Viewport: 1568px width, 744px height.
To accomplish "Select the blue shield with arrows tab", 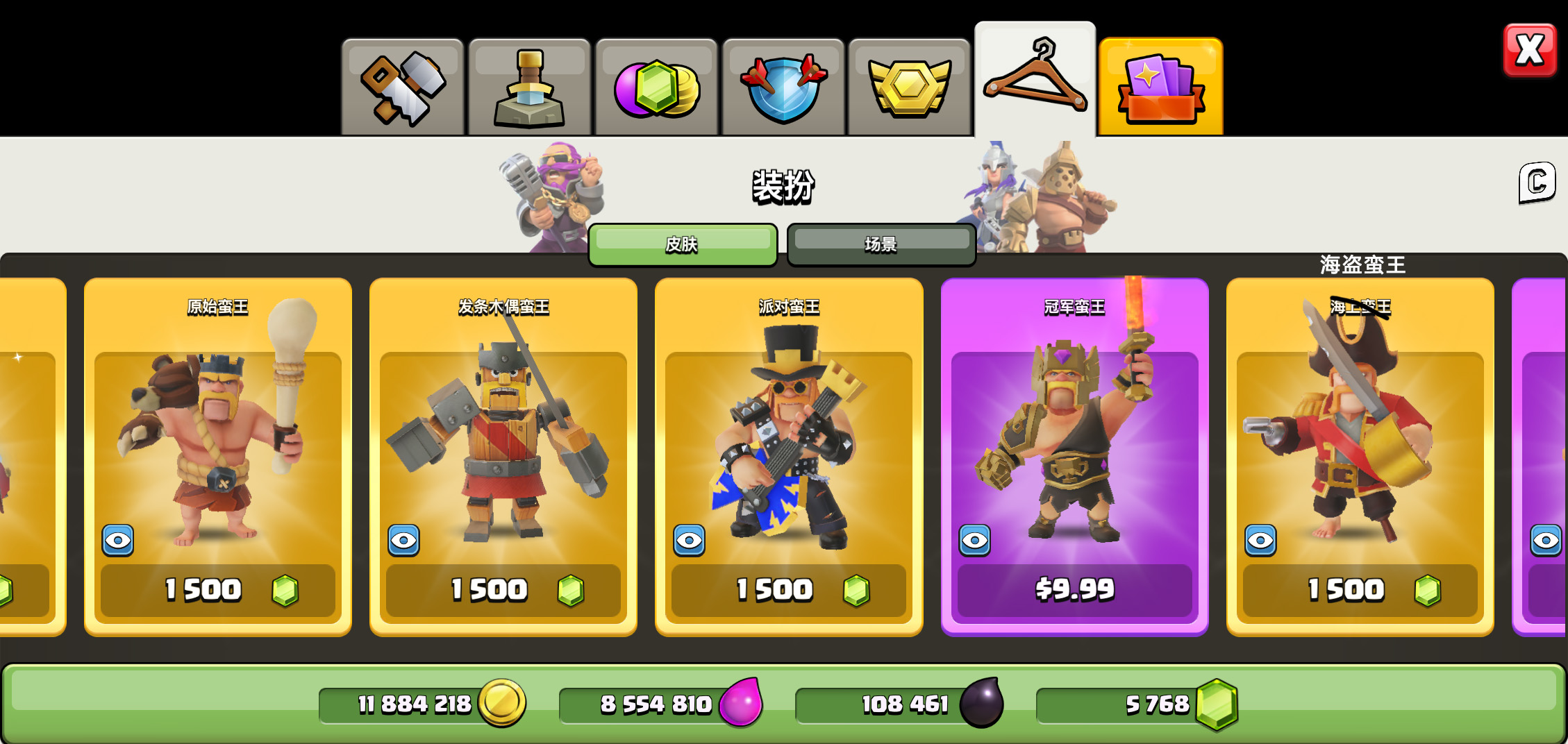I will [783, 88].
